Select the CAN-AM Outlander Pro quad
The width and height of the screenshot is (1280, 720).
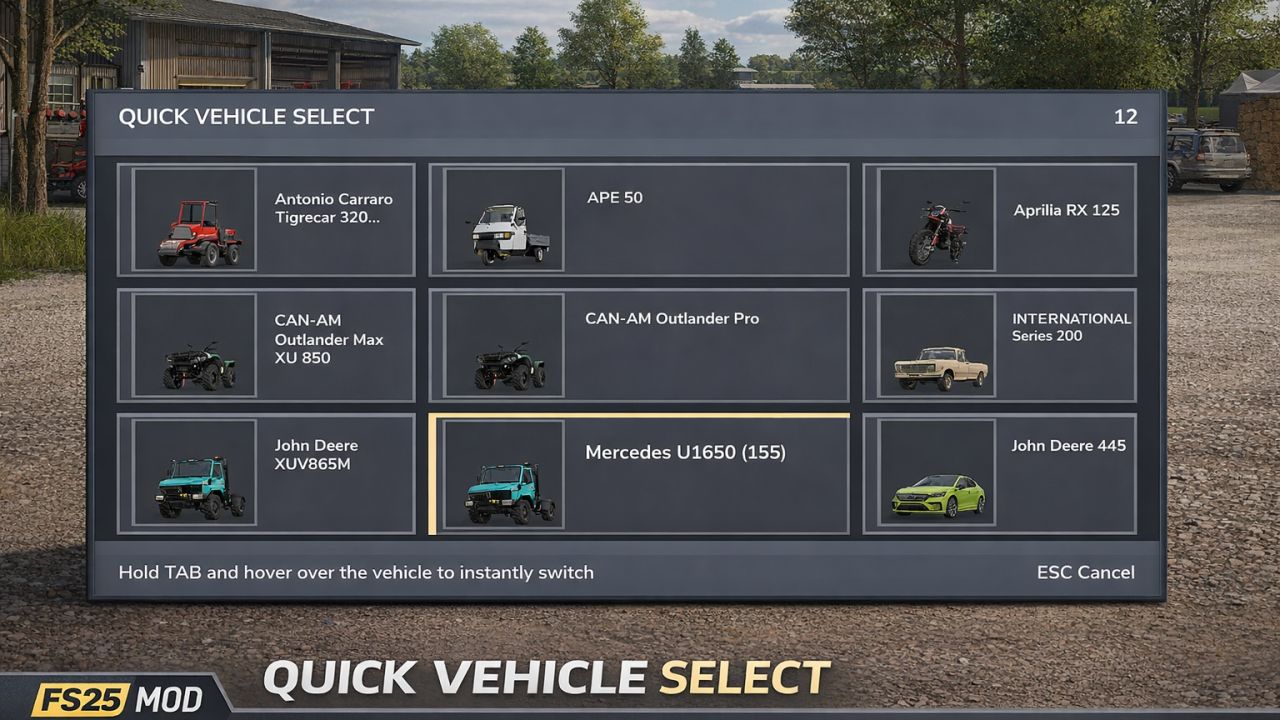pos(640,345)
